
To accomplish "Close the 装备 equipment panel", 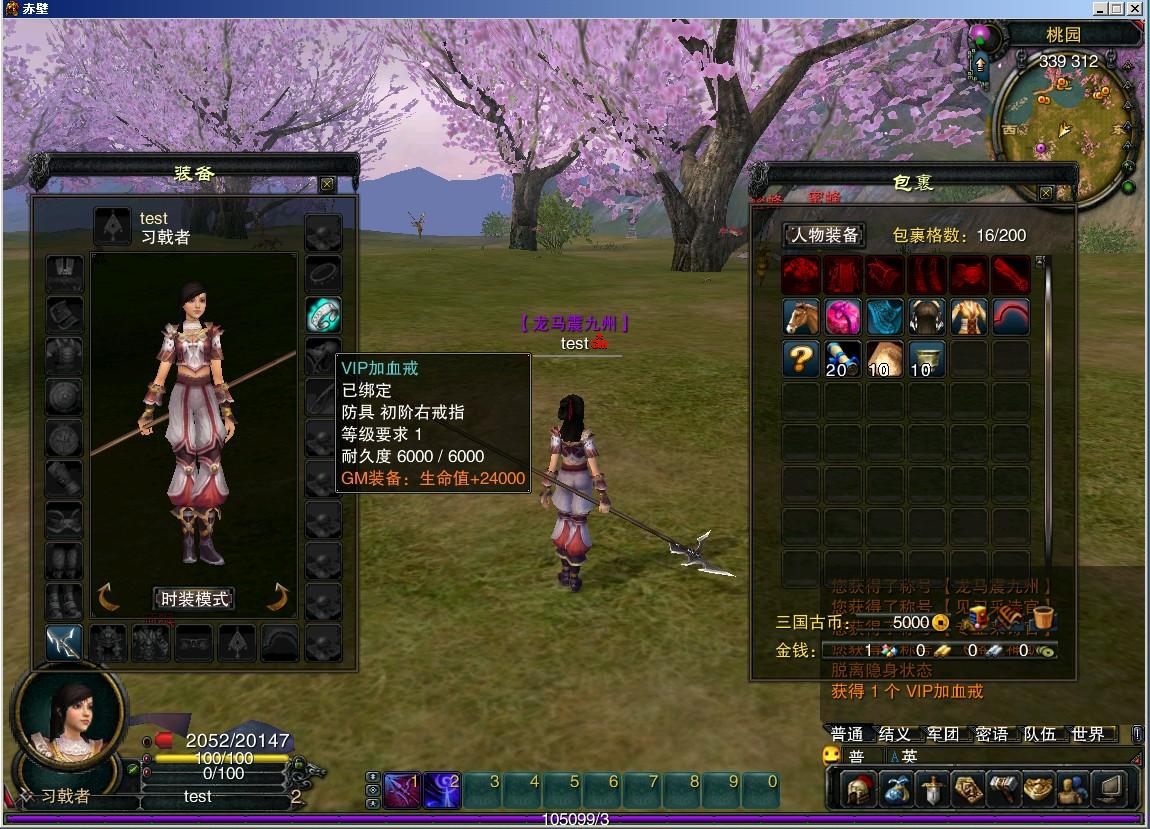I will (327, 184).
